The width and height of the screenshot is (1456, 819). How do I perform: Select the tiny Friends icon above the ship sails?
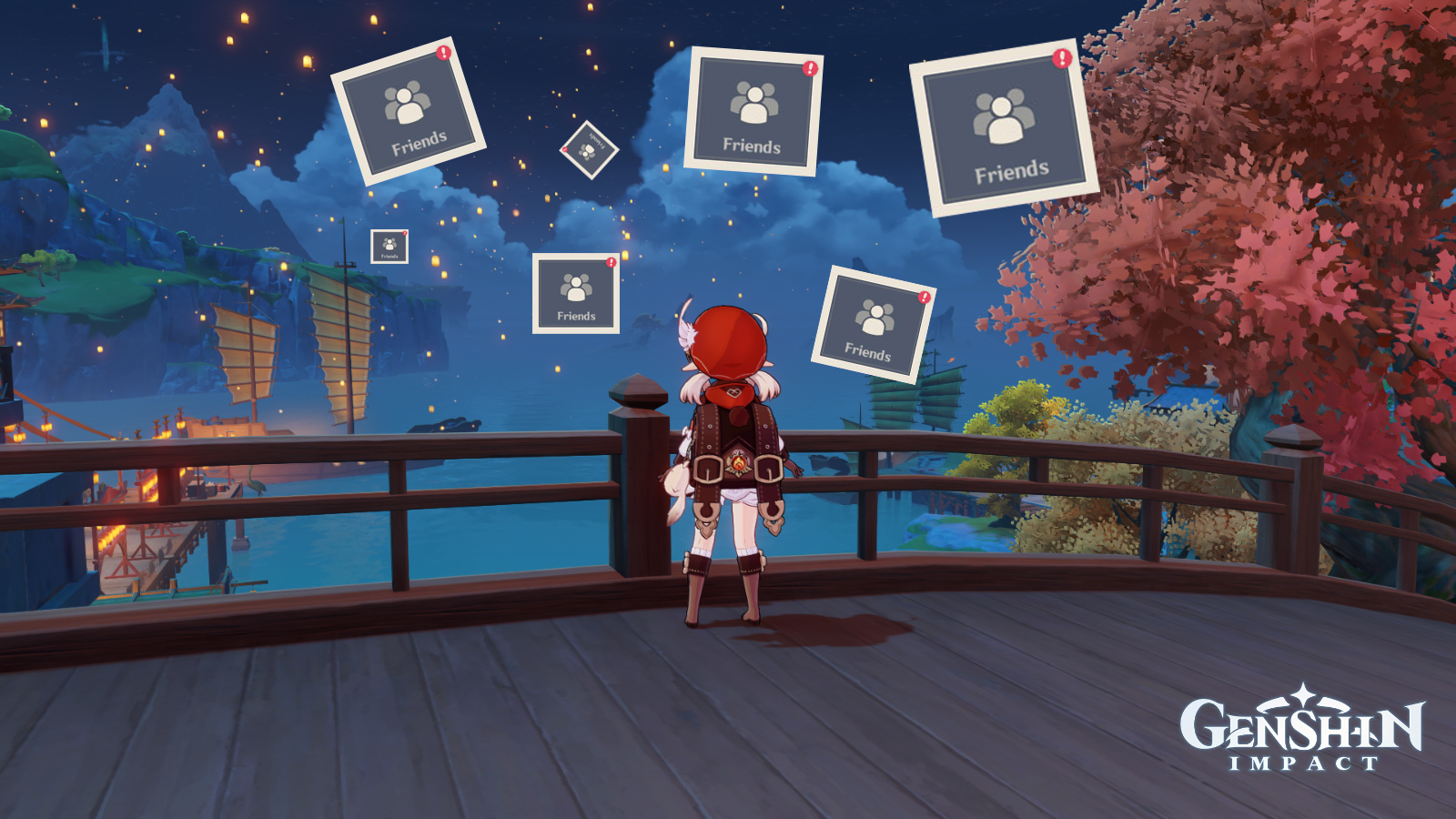pos(389,246)
